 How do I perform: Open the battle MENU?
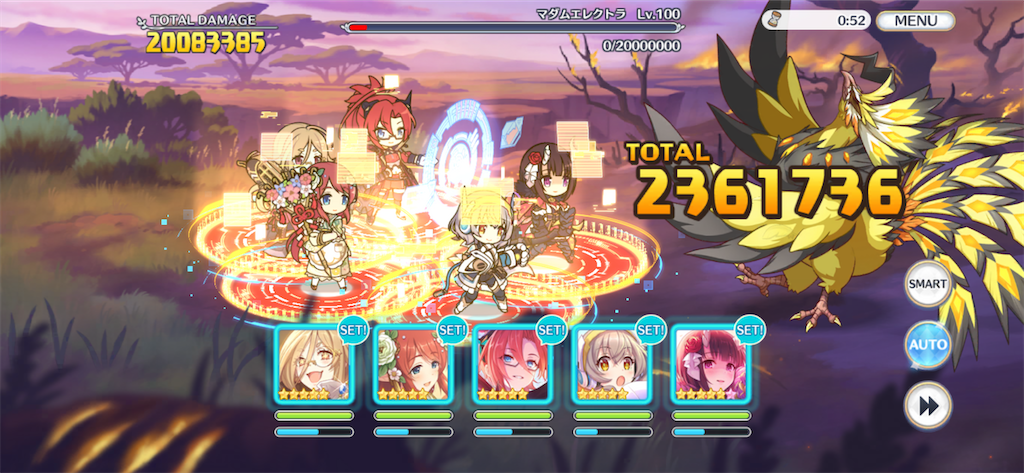pyautogui.click(x=915, y=20)
